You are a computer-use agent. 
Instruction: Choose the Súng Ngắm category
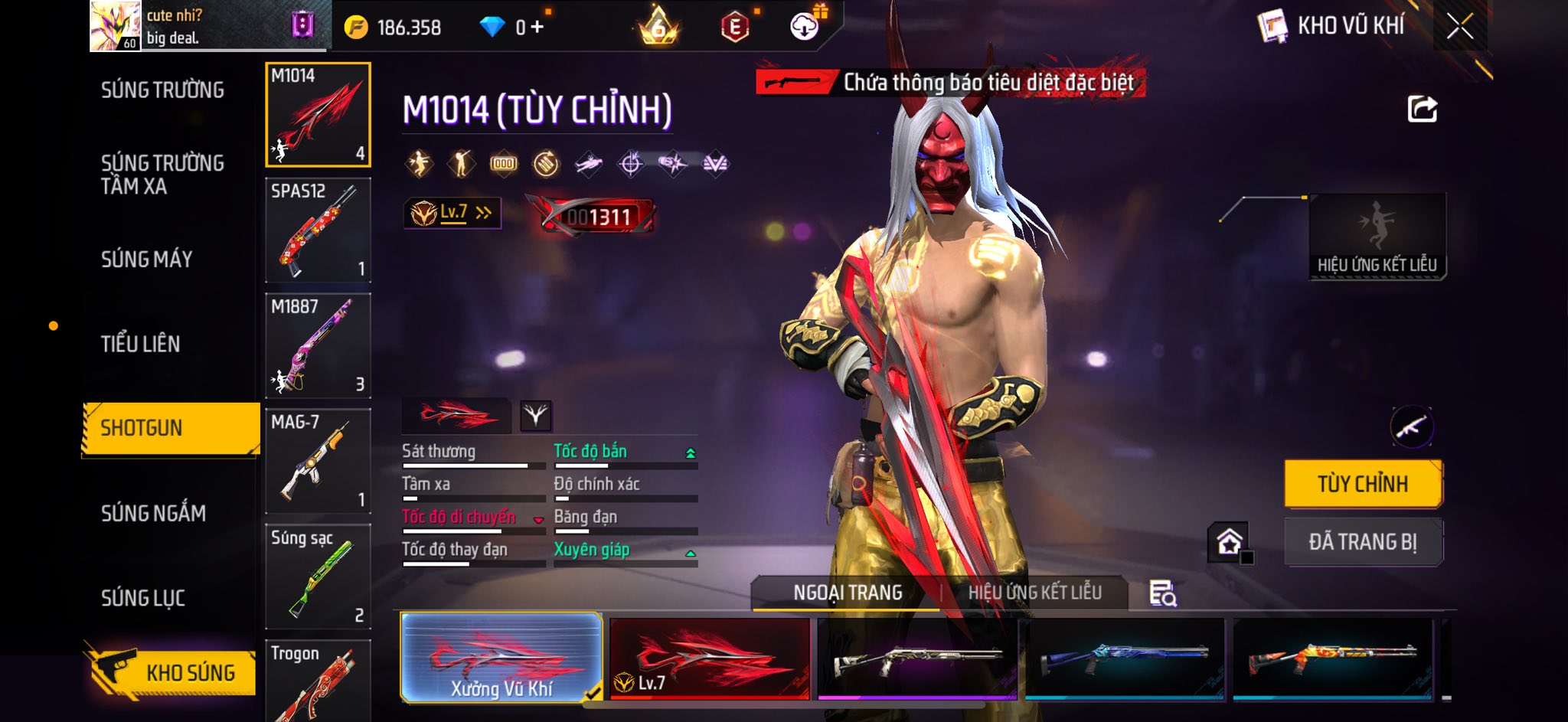tap(153, 513)
